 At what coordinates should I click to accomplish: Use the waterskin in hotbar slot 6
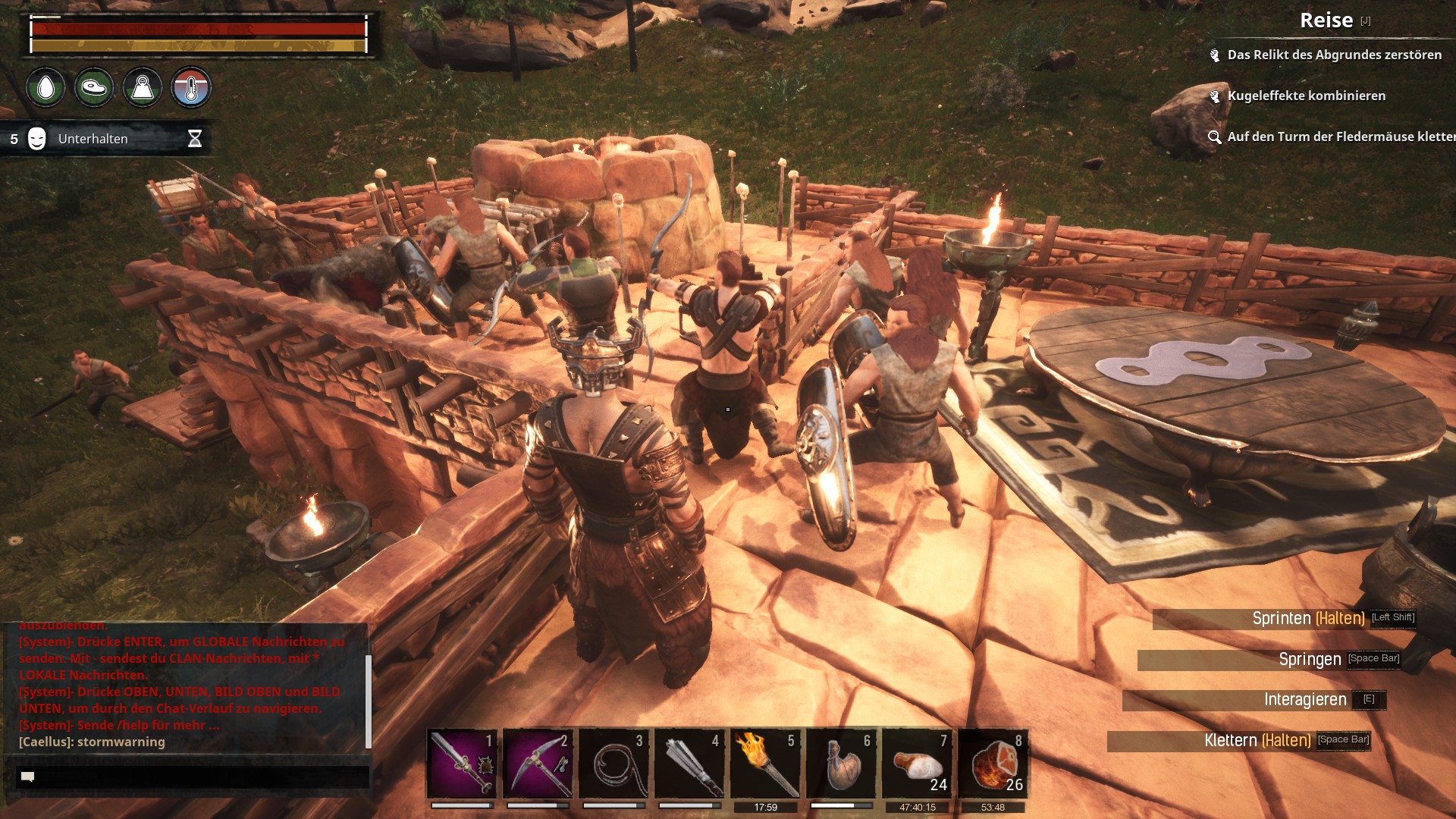pyautogui.click(x=841, y=763)
